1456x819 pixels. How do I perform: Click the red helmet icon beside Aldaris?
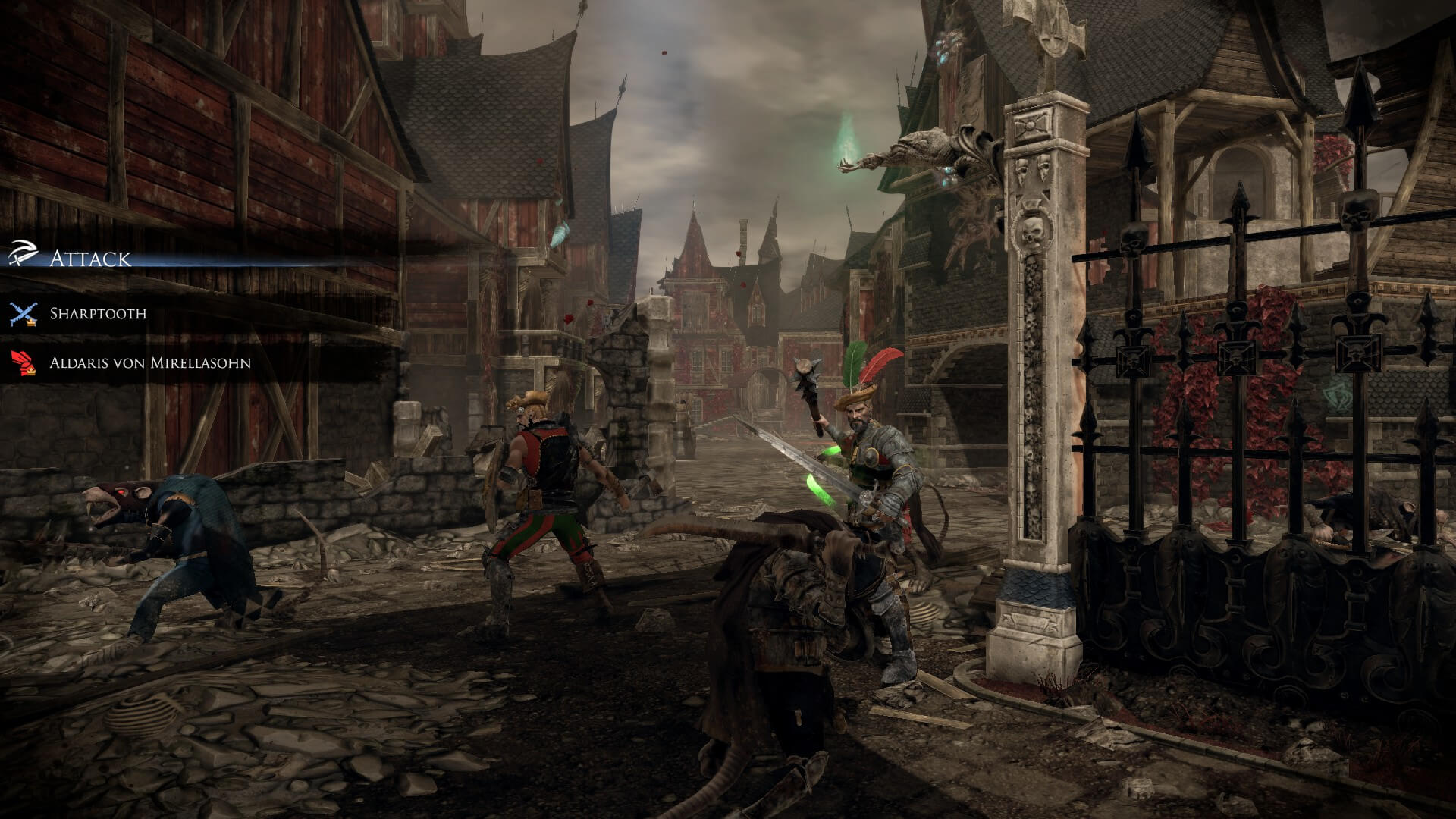(20, 362)
